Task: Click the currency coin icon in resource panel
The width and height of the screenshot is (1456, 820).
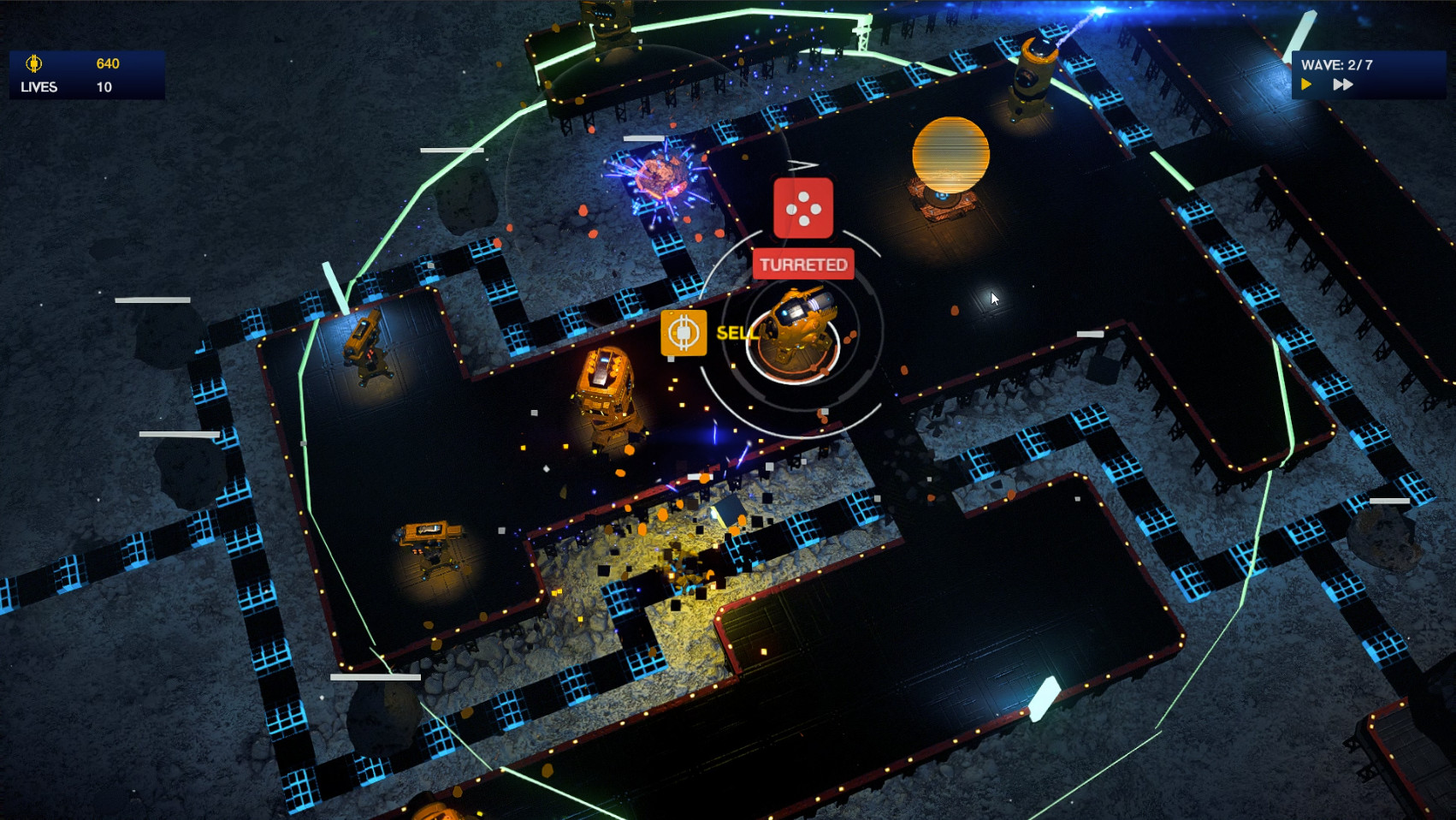Action: tap(33, 63)
